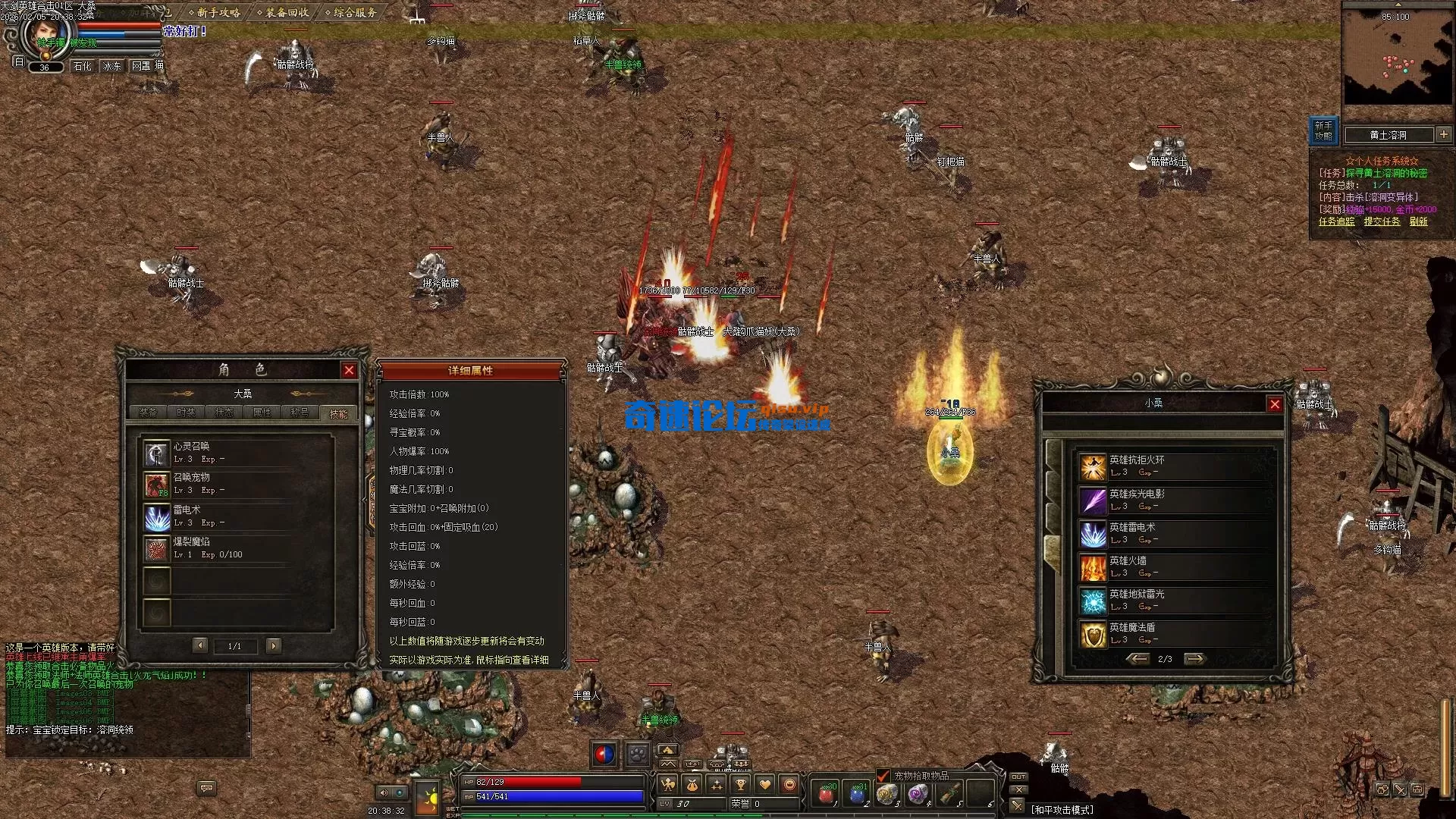
Task: Toggle the 宠物拾取物品 pet pickup checkbox
Action: 883,776
